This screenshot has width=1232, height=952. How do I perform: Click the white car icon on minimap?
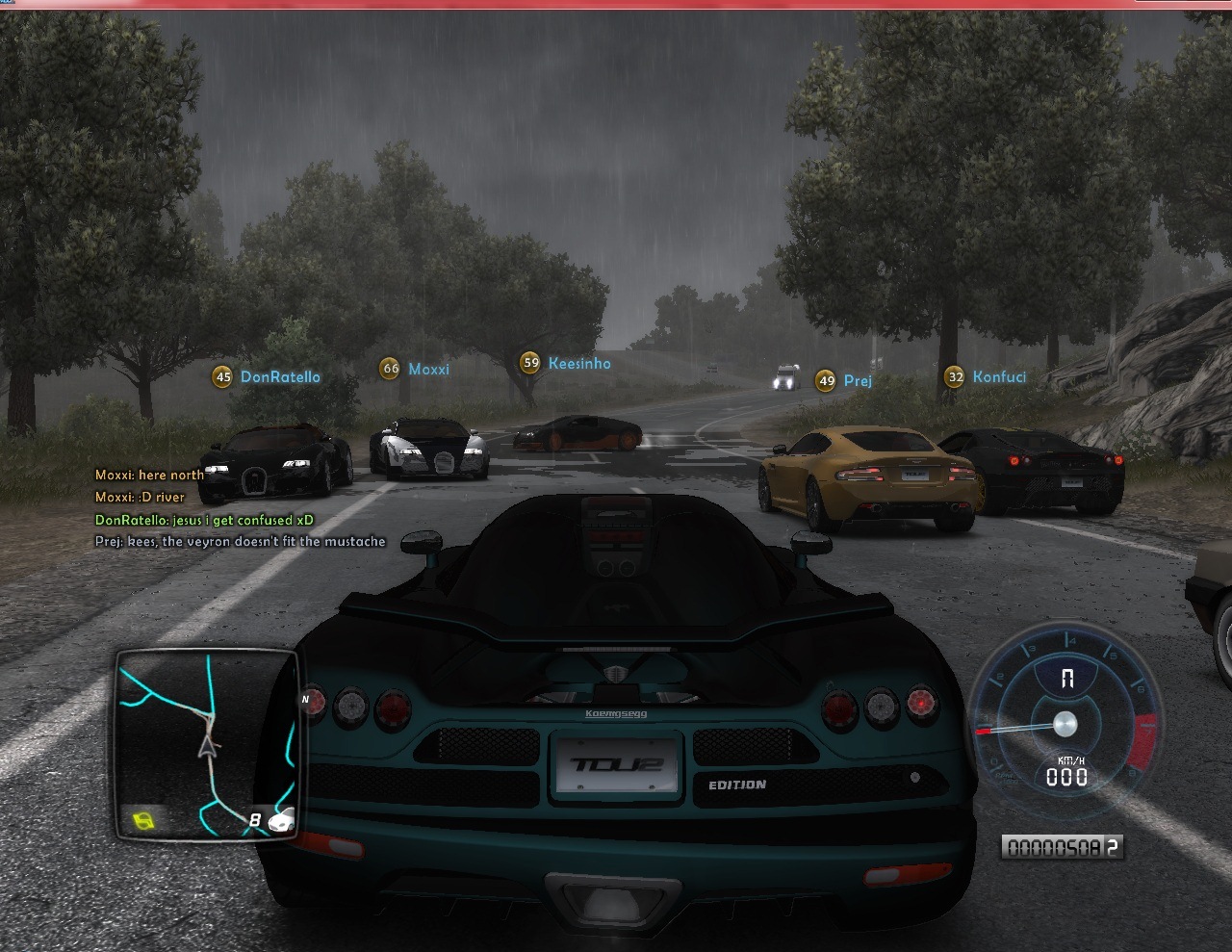click(x=281, y=821)
